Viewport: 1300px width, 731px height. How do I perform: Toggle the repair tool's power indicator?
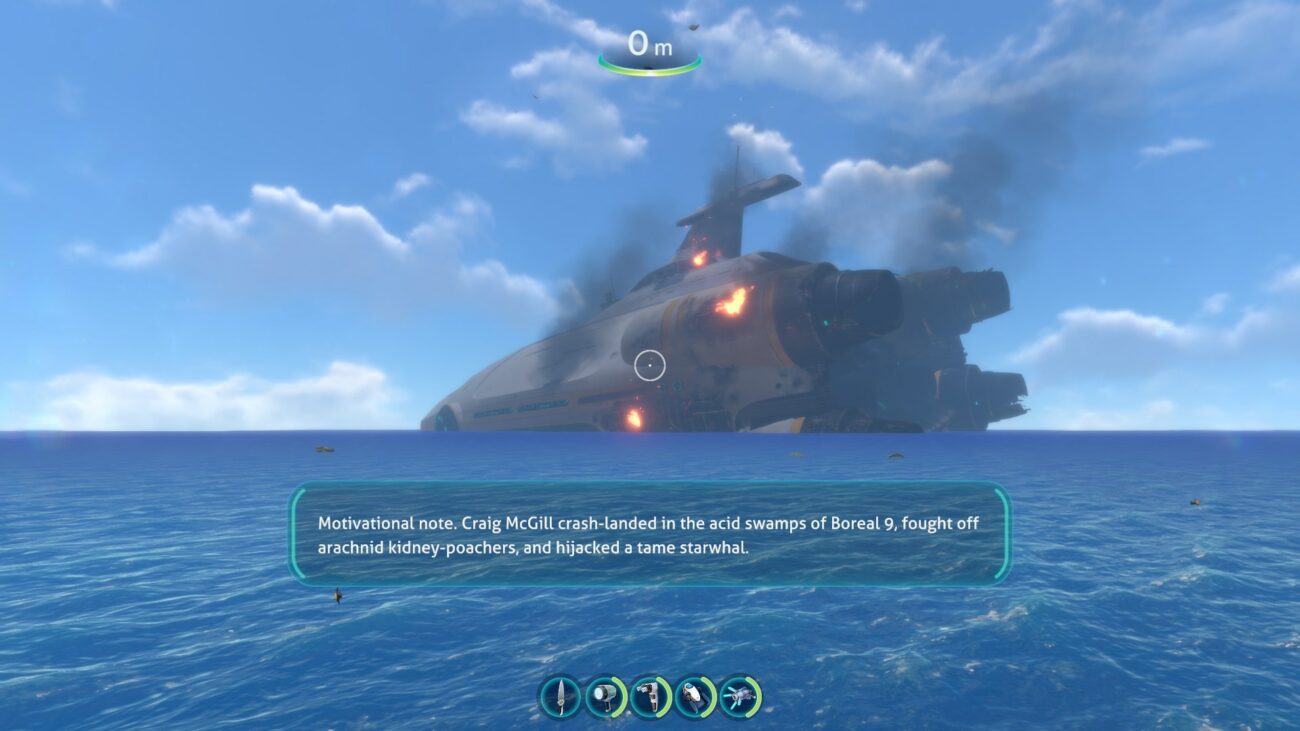pyautogui.click(x=664, y=695)
